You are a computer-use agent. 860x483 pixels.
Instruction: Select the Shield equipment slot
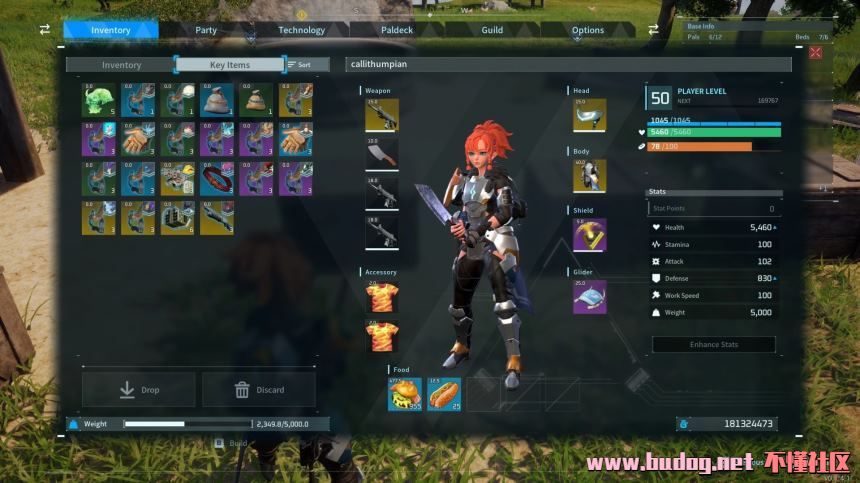coord(589,235)
